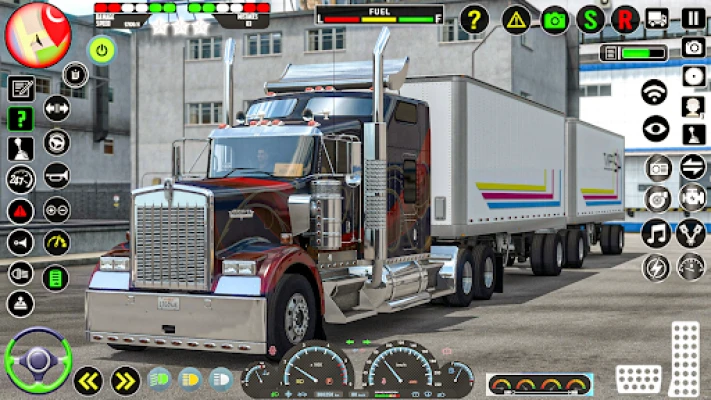Screen dimensions: 711x400
Task: Toggle the eye view icon
Action: (x=655, y=127)
